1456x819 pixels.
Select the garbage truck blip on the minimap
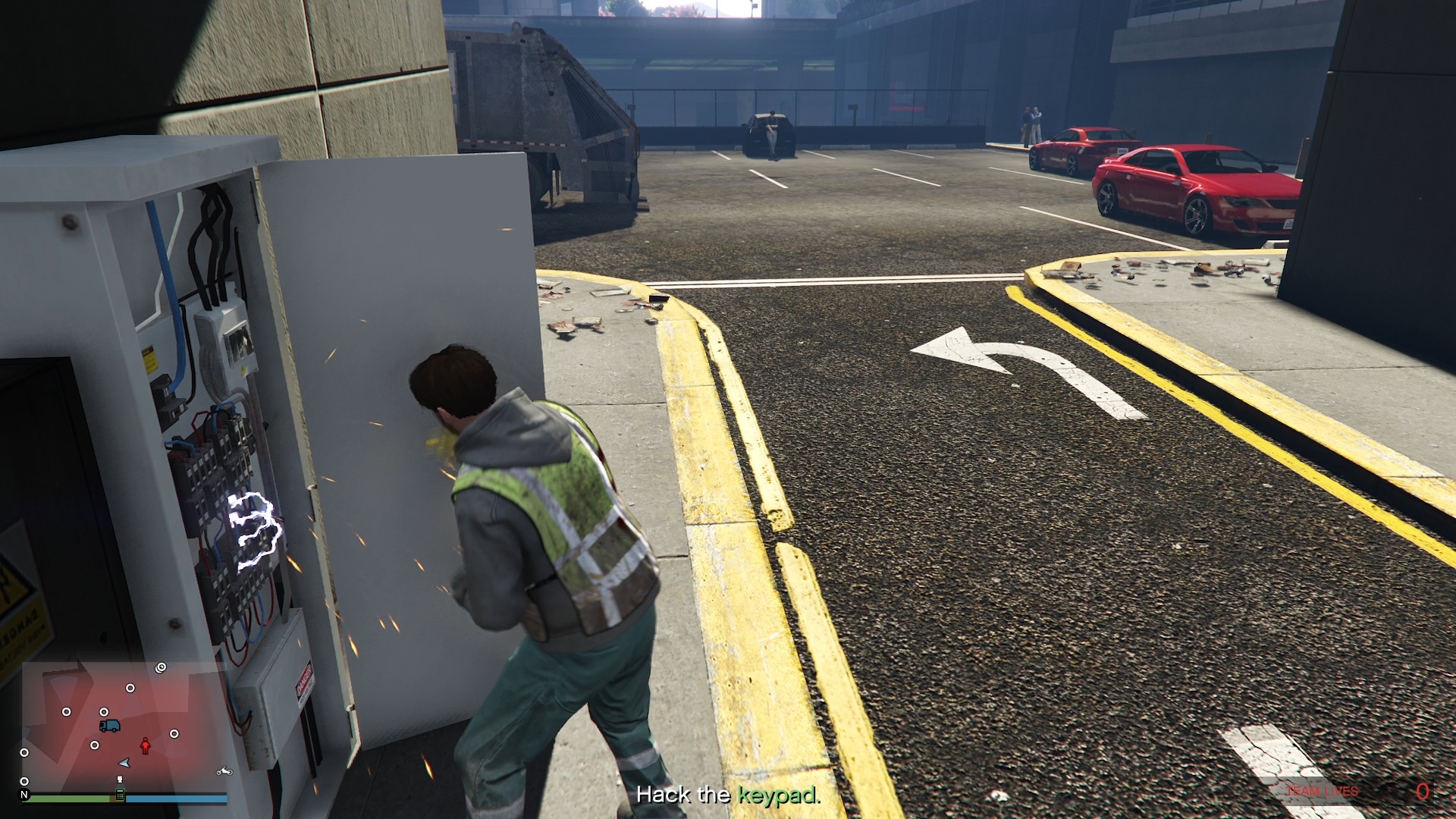(110, 726)
